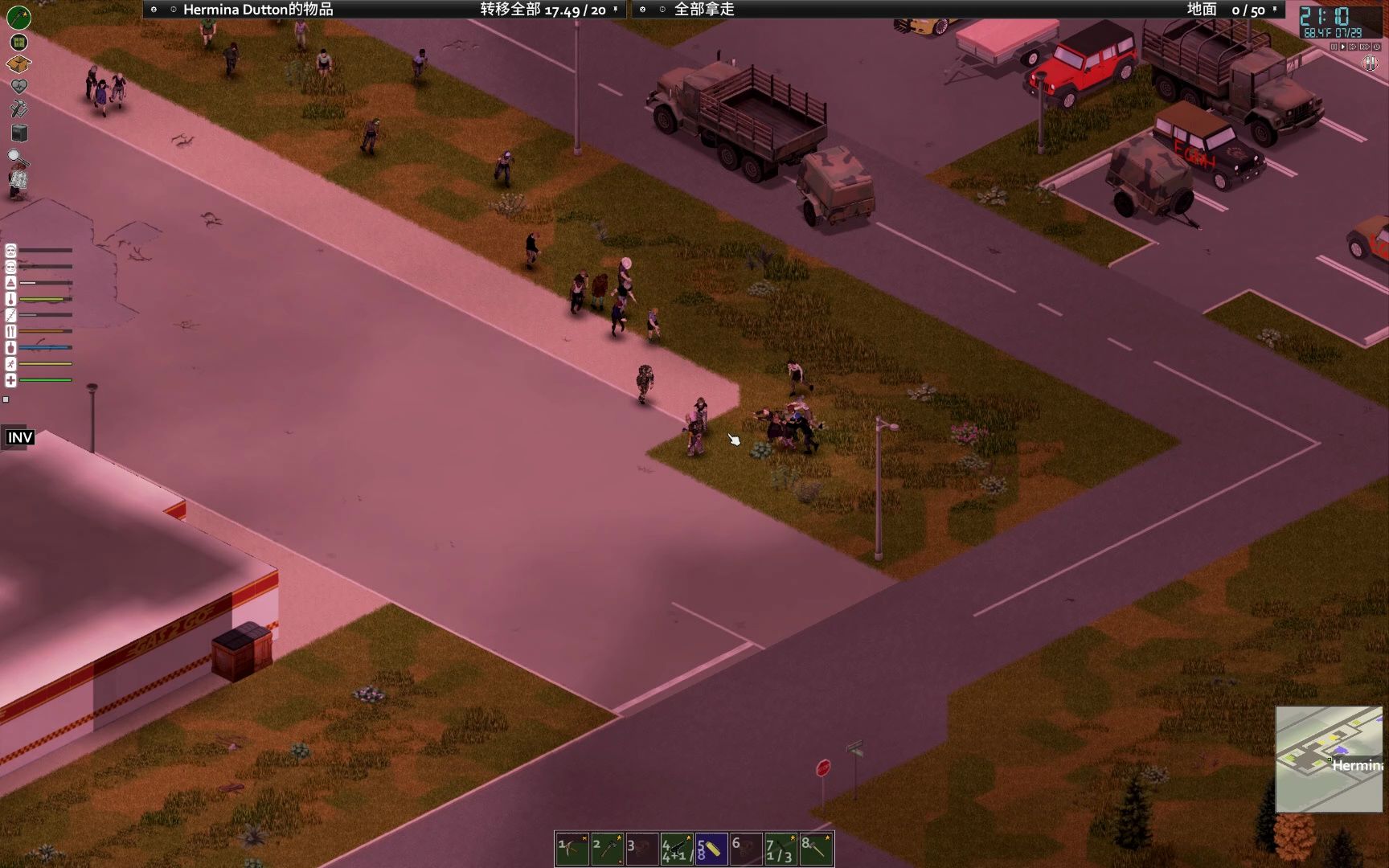Viewport: 1389px width, 868px height.
Task: Open the furniture moving cube icon
Action: pyautogui.click(x=19, y=133)
